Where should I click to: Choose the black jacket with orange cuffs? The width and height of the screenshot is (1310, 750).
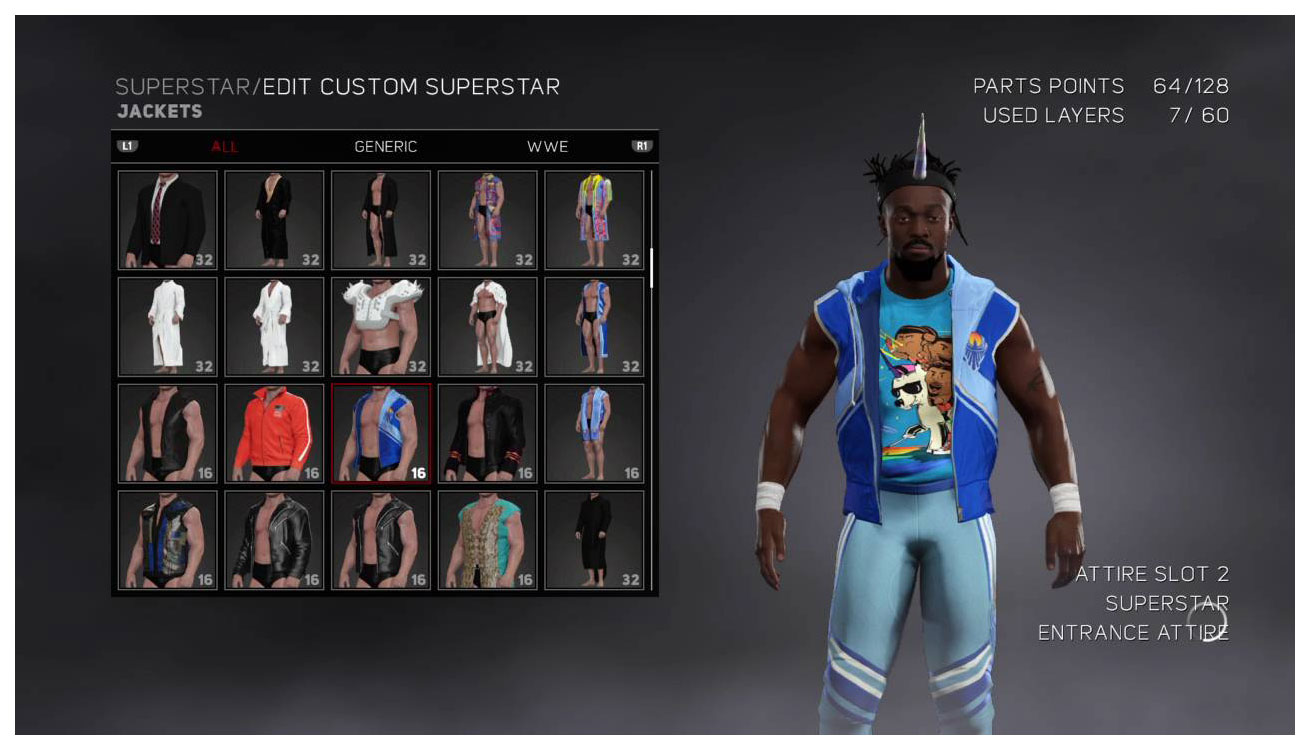click(x=487, y=433)
